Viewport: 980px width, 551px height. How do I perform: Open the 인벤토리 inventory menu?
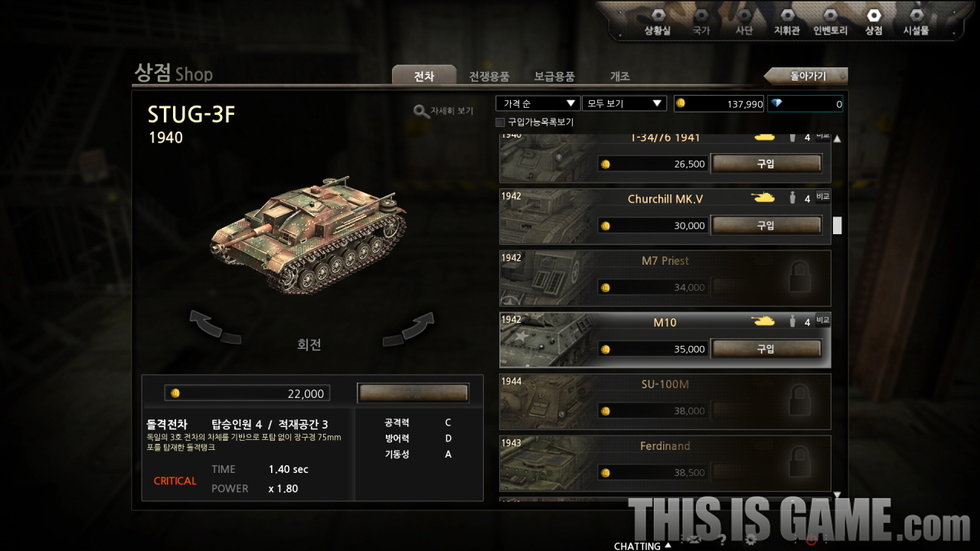(x=830, y=22)
